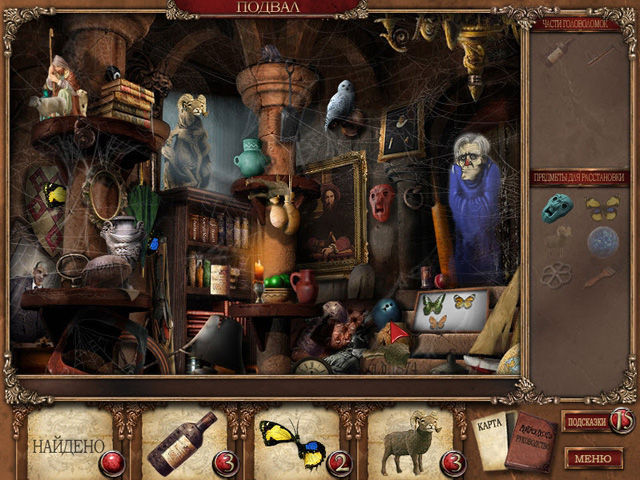Open the МЕНЮ button
Image resolution: width=640 pixels, height=480 pixels.
[594, 458]
